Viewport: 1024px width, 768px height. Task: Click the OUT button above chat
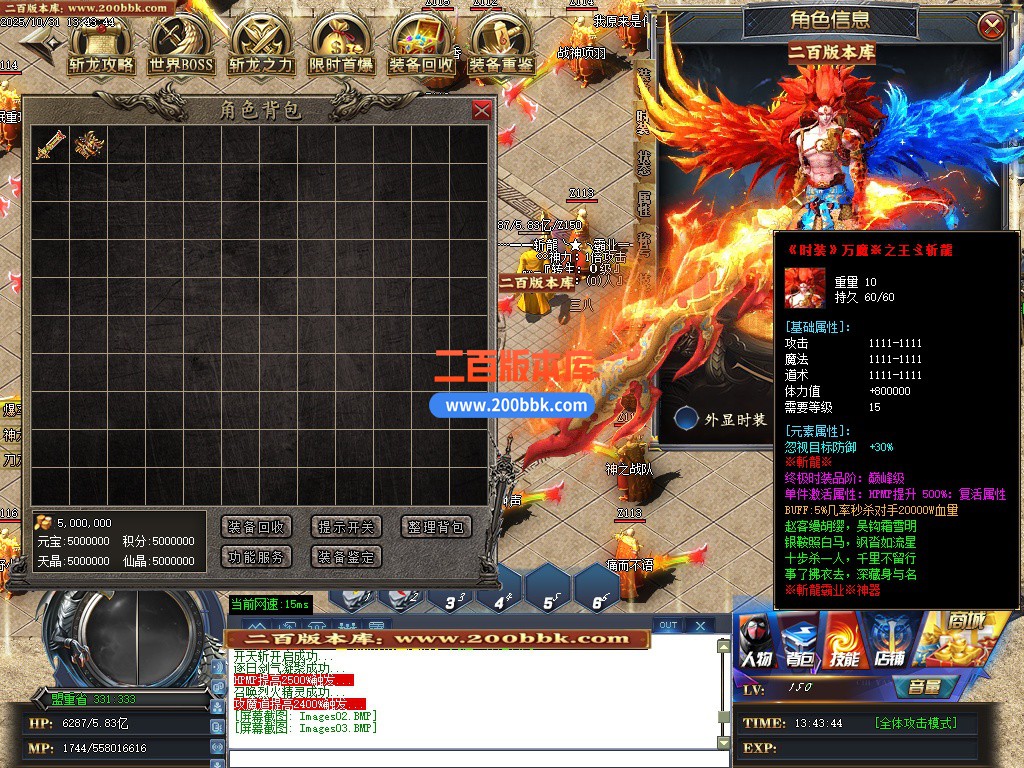click(668, 626)
